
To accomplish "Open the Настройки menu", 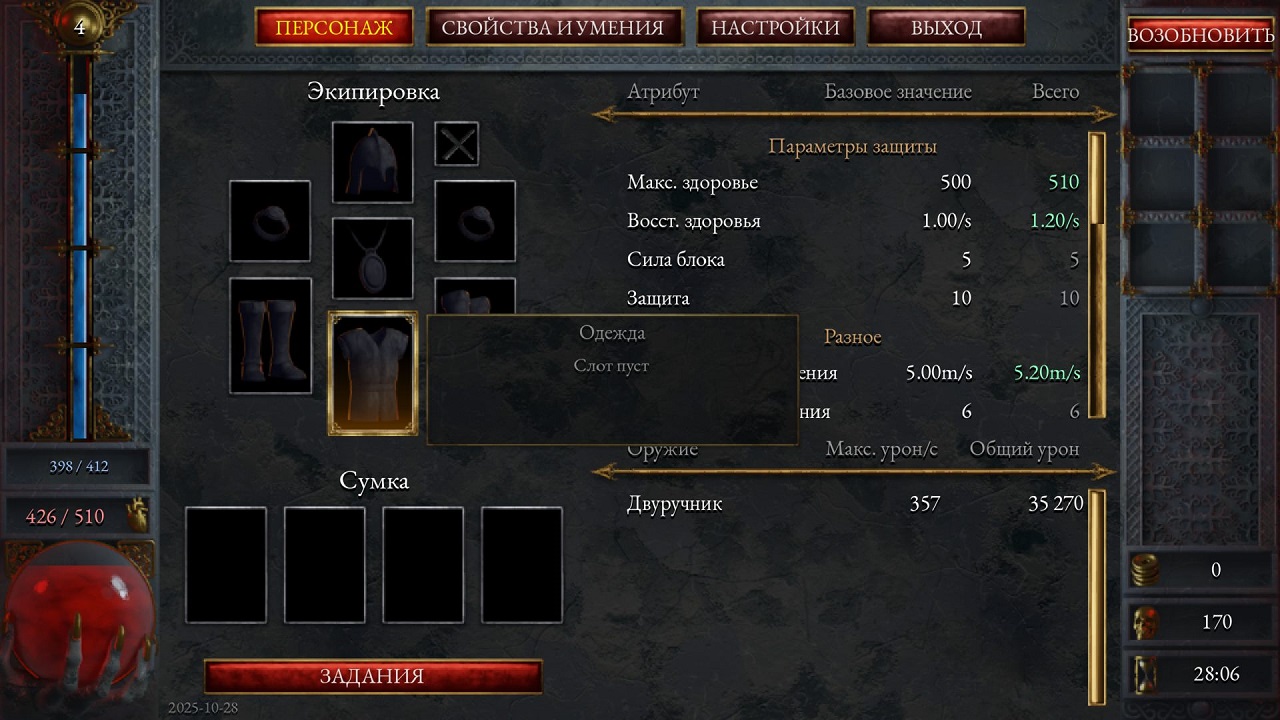I will click(775, 28).
